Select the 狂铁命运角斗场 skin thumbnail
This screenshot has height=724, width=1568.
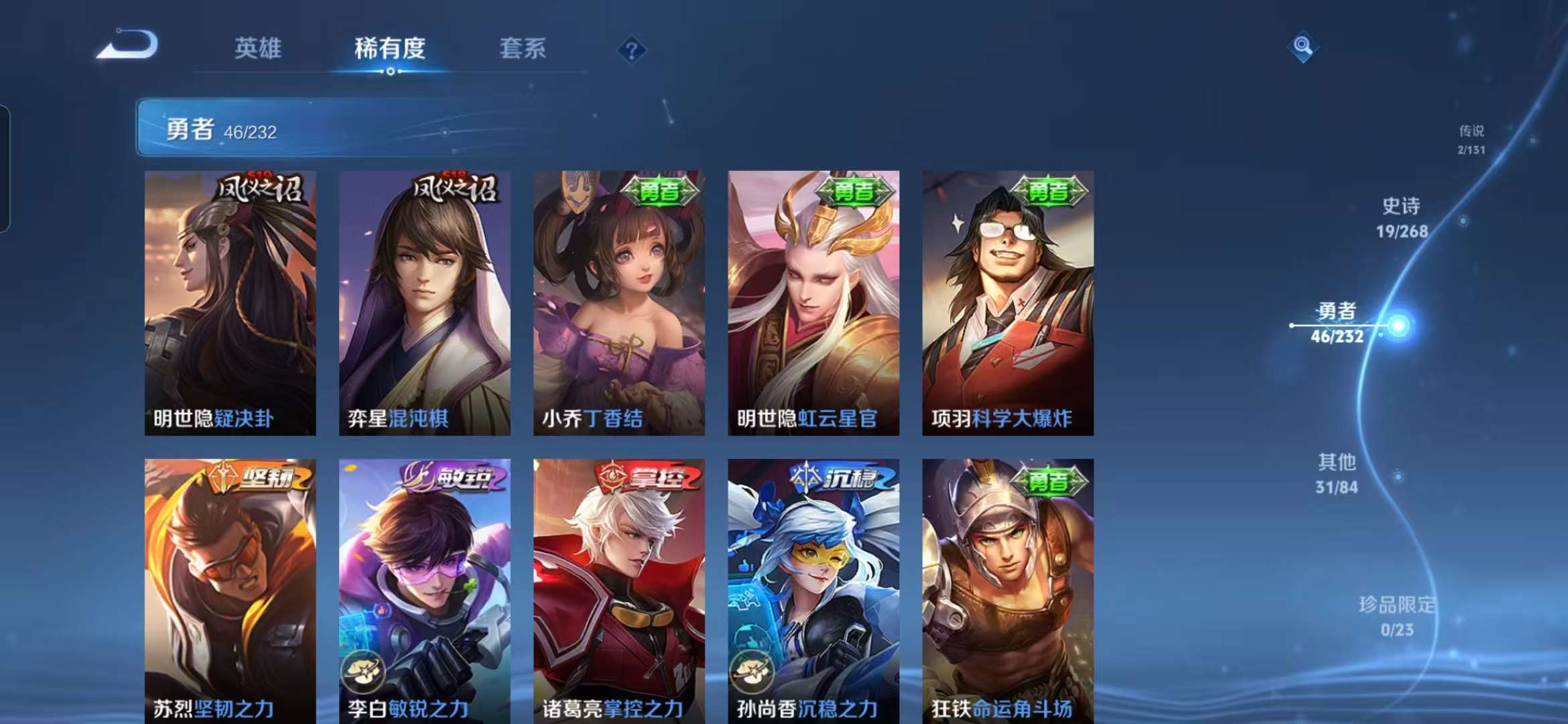[x=1008, y=590]
